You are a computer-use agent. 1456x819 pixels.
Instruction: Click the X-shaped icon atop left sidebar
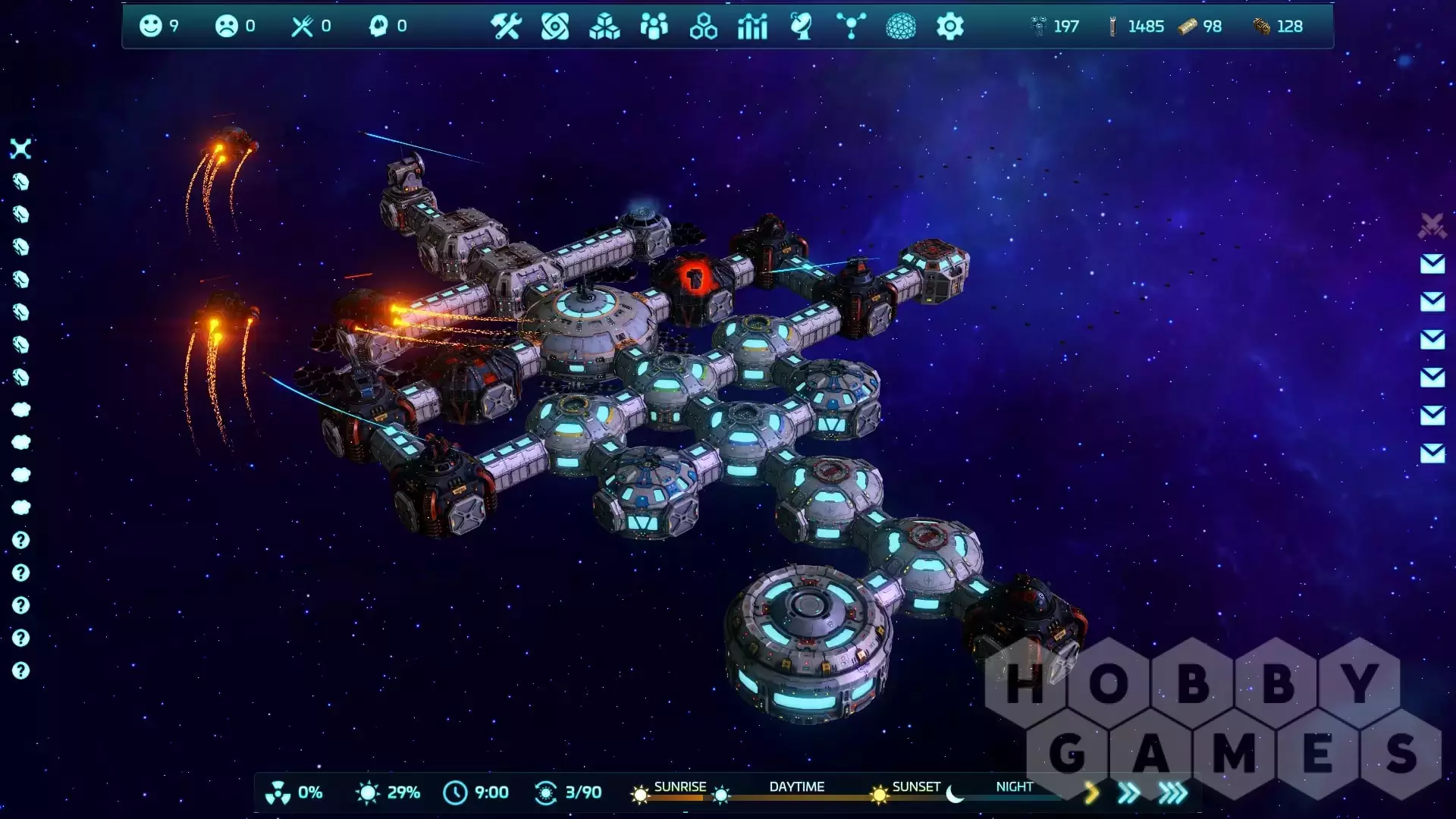point(20,149)
